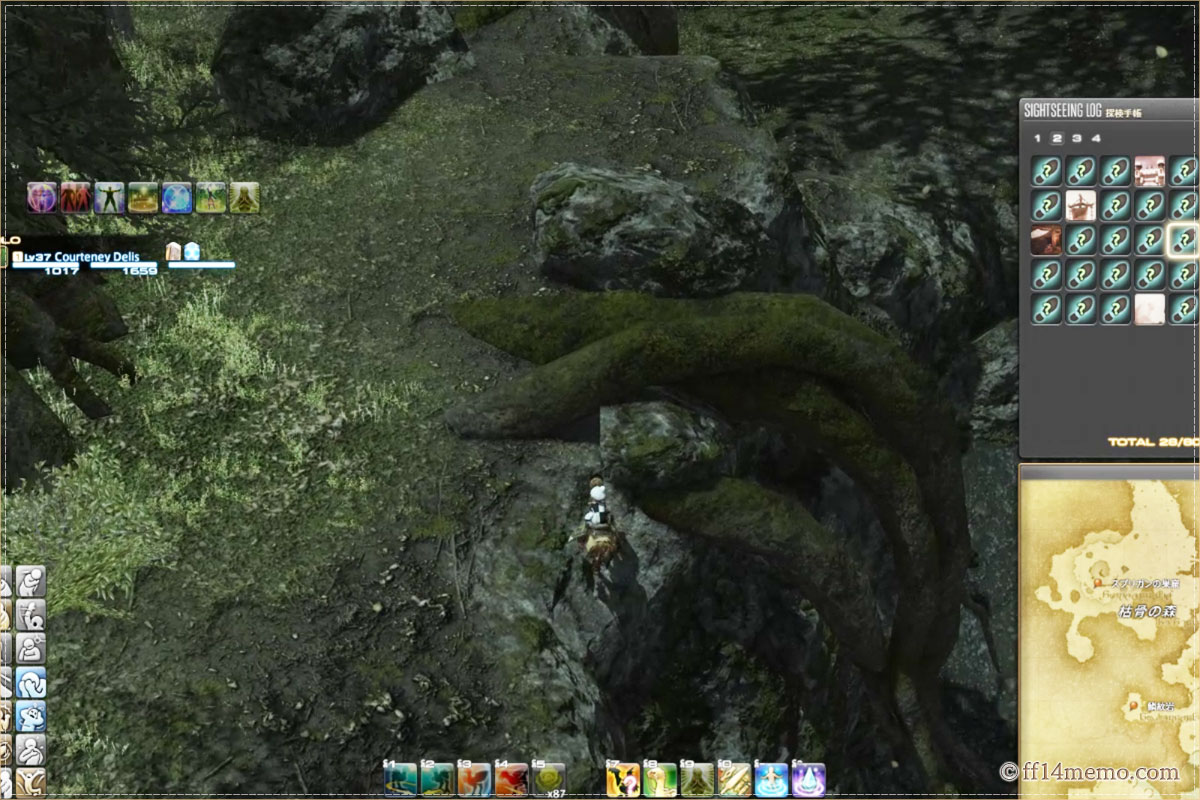This screenshot has height=800, width=1200.
Task: Click the blue sphere icon in the top-left row
Action: coord(177,197)
